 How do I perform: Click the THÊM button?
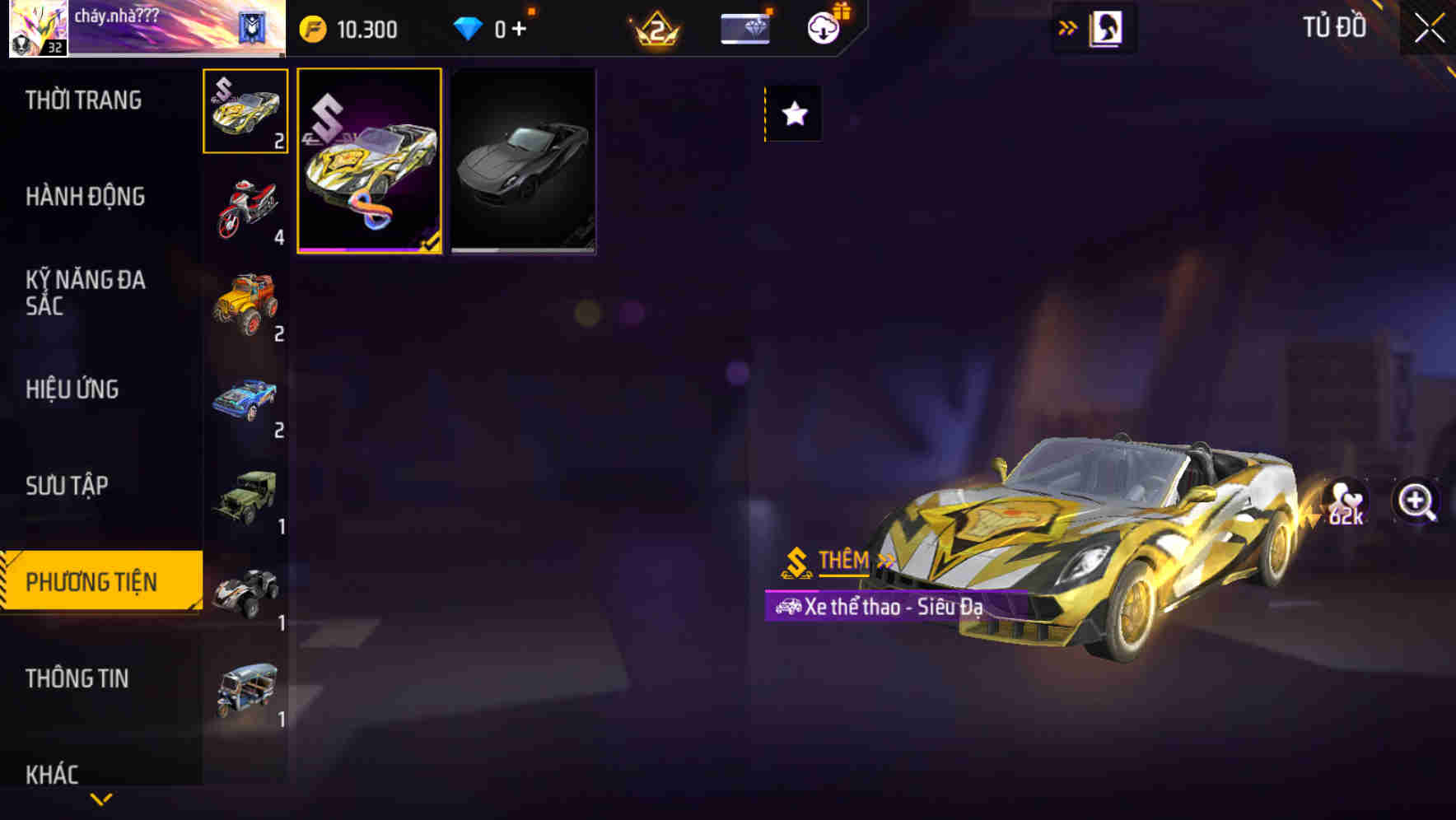pyautogui.click(x=842, y=562)
